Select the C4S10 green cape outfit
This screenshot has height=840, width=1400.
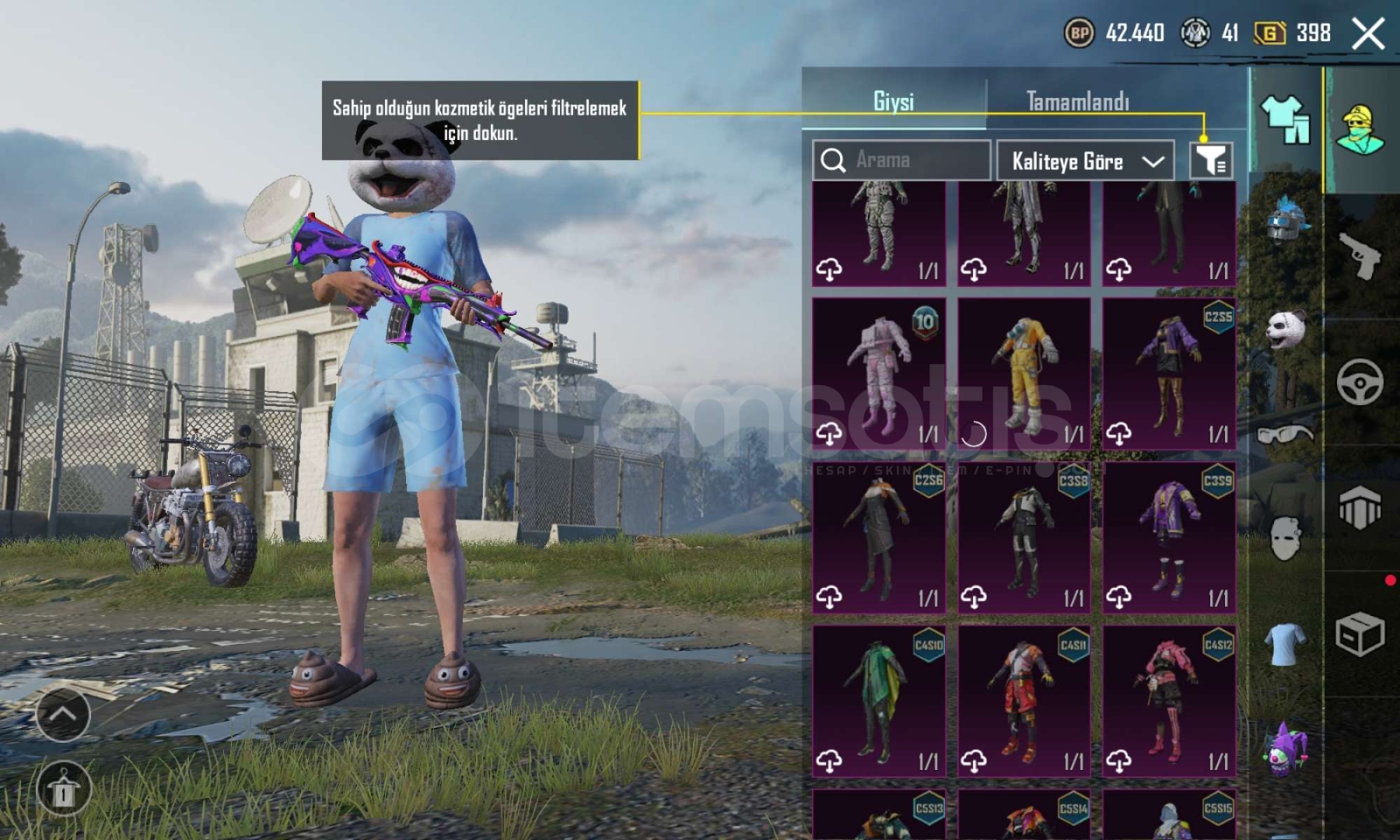tap(879, 702)
